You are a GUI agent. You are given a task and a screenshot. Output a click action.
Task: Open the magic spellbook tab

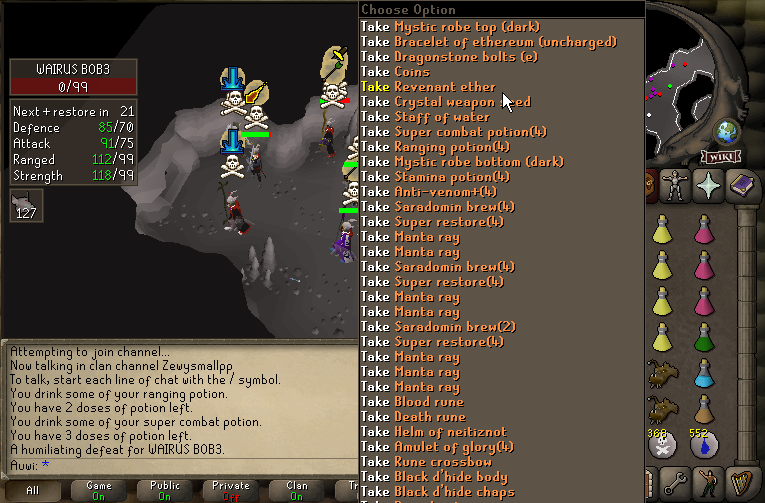coord(743,186)
